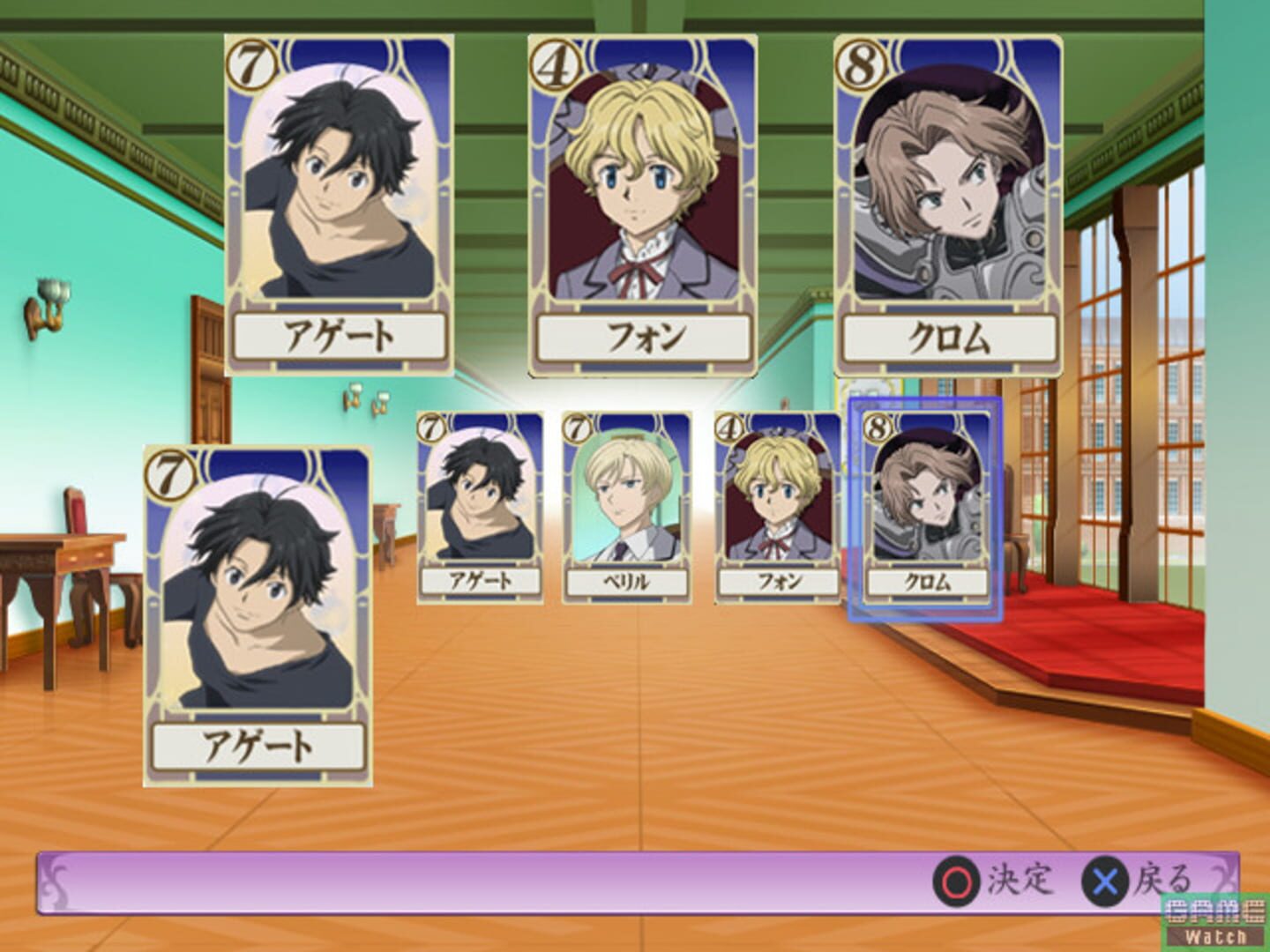Click the purple status bar at screen bottom
Image resolution: width=1270 pixels, height=952 pixels.
click(x=529, y=901)
